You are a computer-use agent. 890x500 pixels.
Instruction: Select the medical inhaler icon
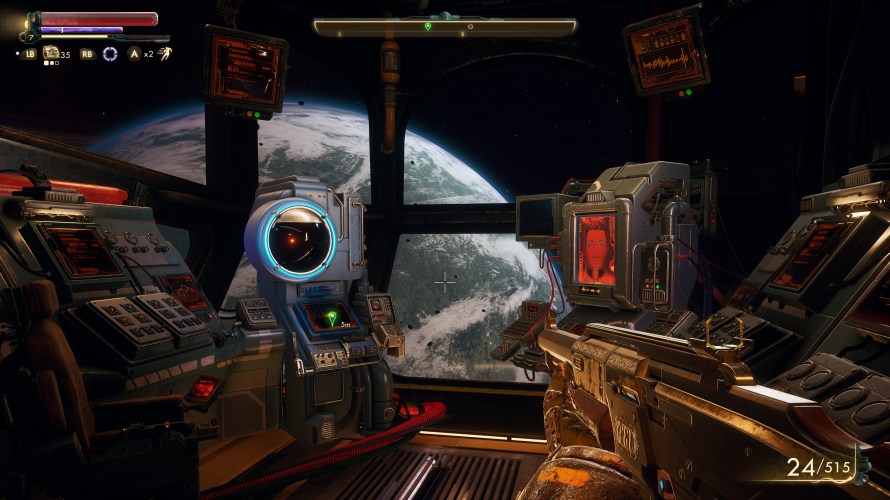coord(50,53)
